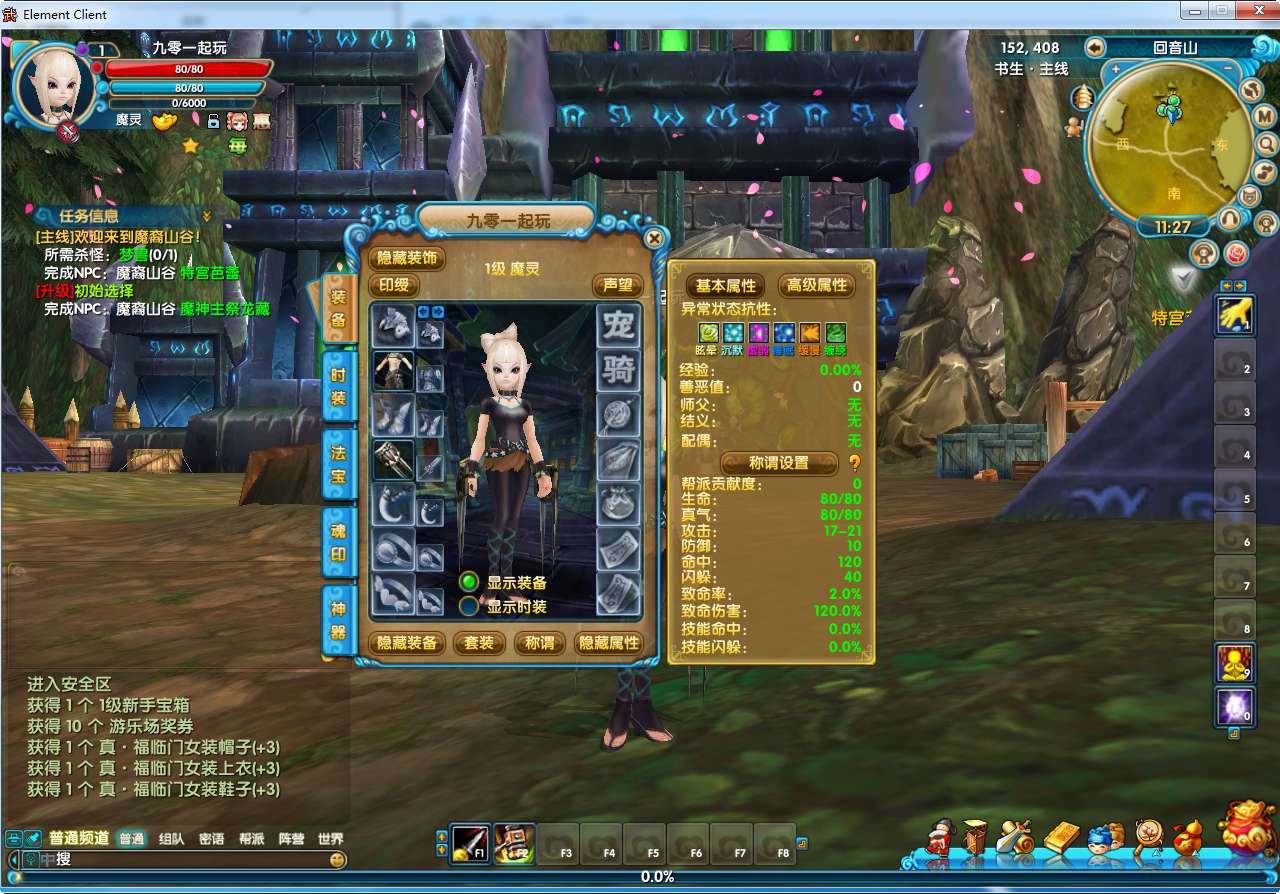1280x894 pixels.
Task: Show the 高级属性 advanced attributes
Action: 817,285
